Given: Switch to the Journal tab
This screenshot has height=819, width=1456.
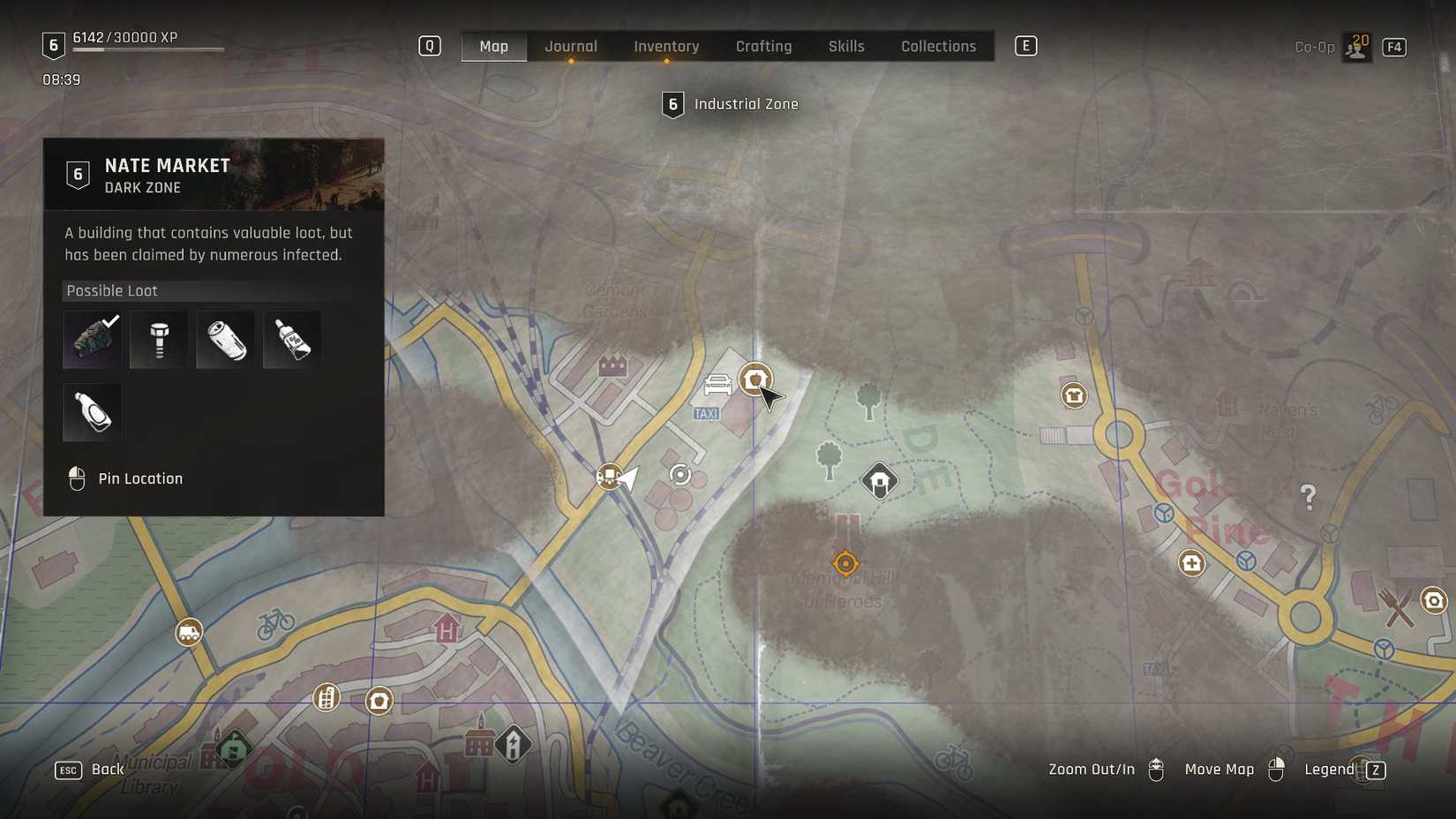Looking at the screenshot, I should (x=571, y=46).
